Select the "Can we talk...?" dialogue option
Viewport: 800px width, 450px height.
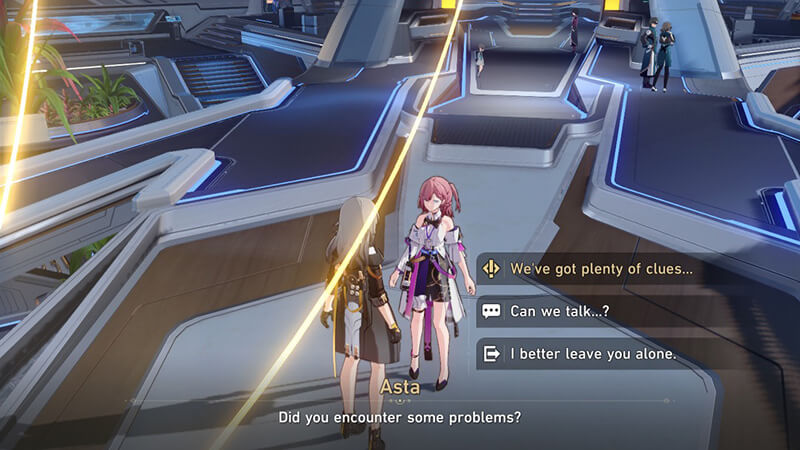[560, 311]
